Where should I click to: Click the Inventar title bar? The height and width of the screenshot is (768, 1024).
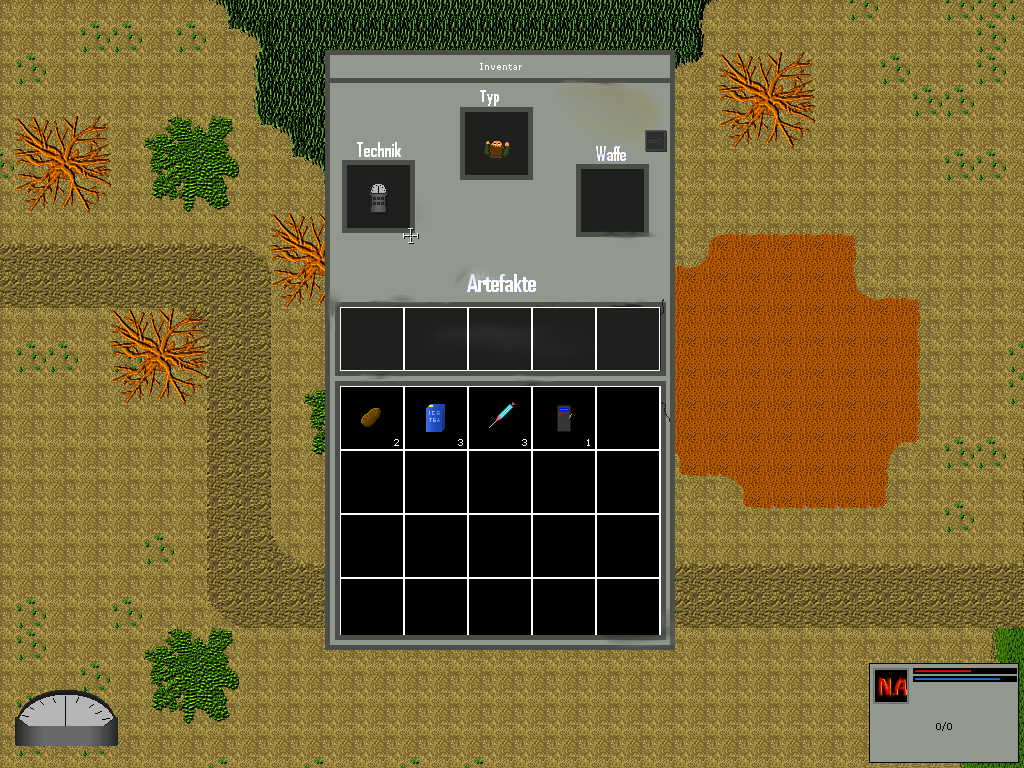(x=500, y=67)
